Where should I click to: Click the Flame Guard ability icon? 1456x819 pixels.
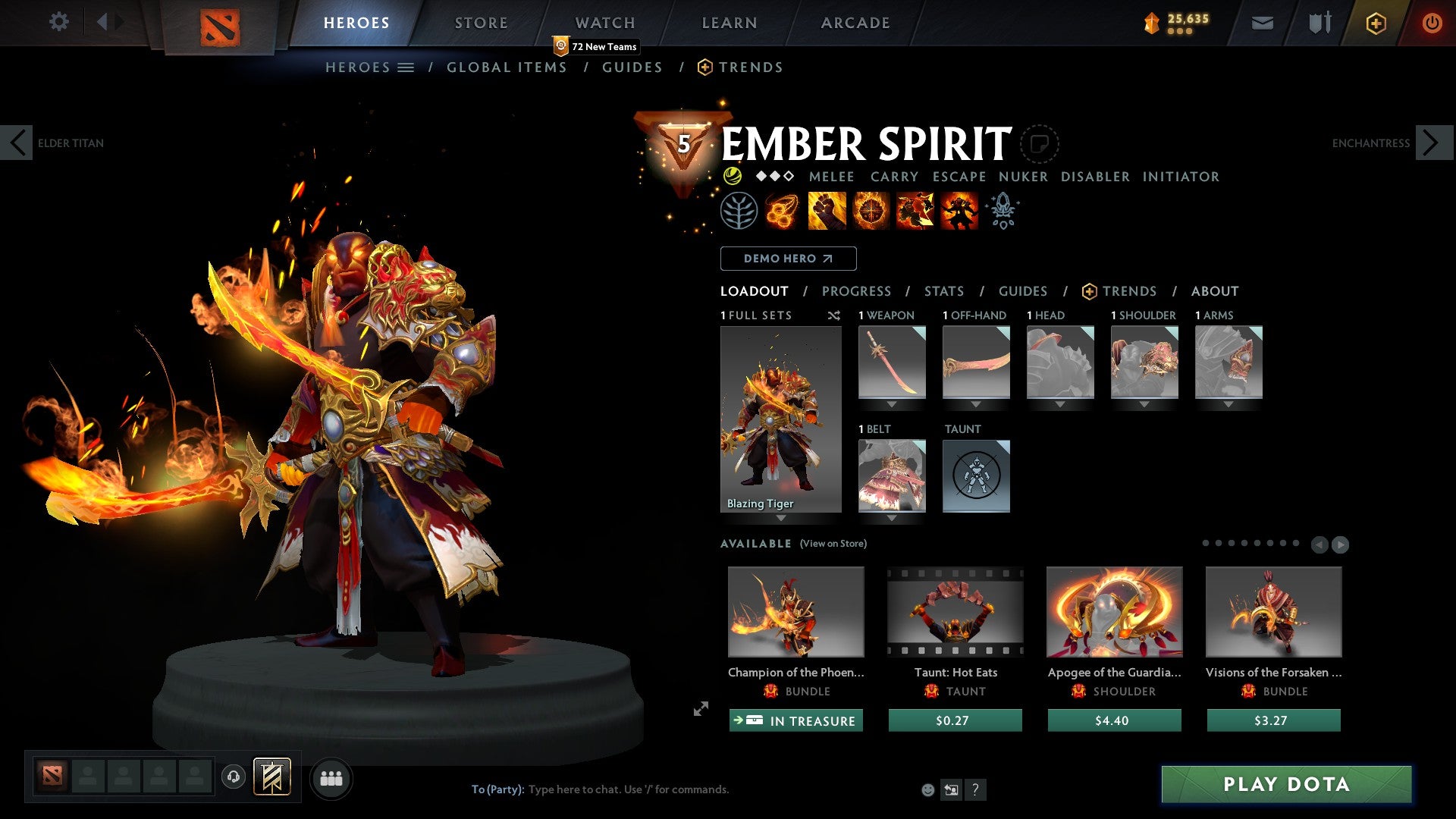click(871, 210)
